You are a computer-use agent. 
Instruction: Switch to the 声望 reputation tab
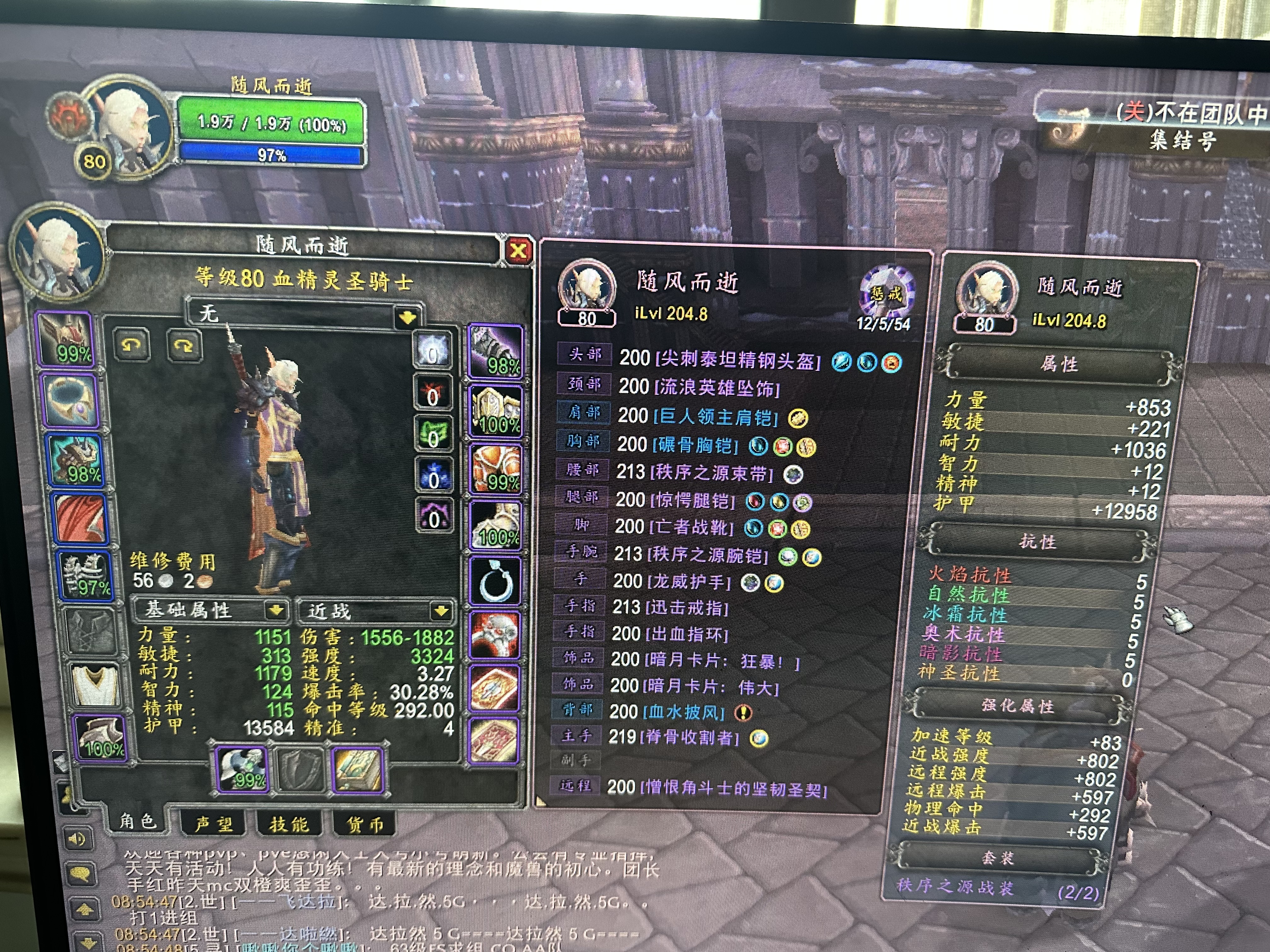tap(213, 824)
